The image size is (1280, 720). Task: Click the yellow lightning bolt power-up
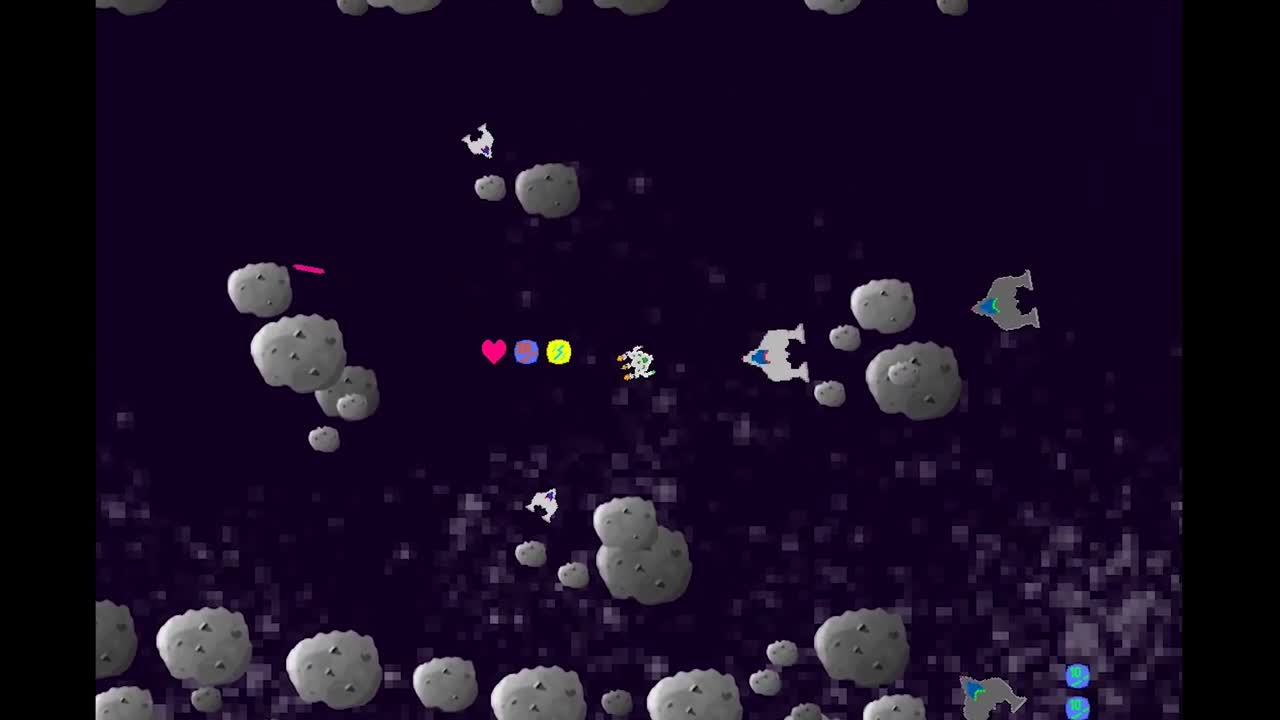tap(559, 351)
